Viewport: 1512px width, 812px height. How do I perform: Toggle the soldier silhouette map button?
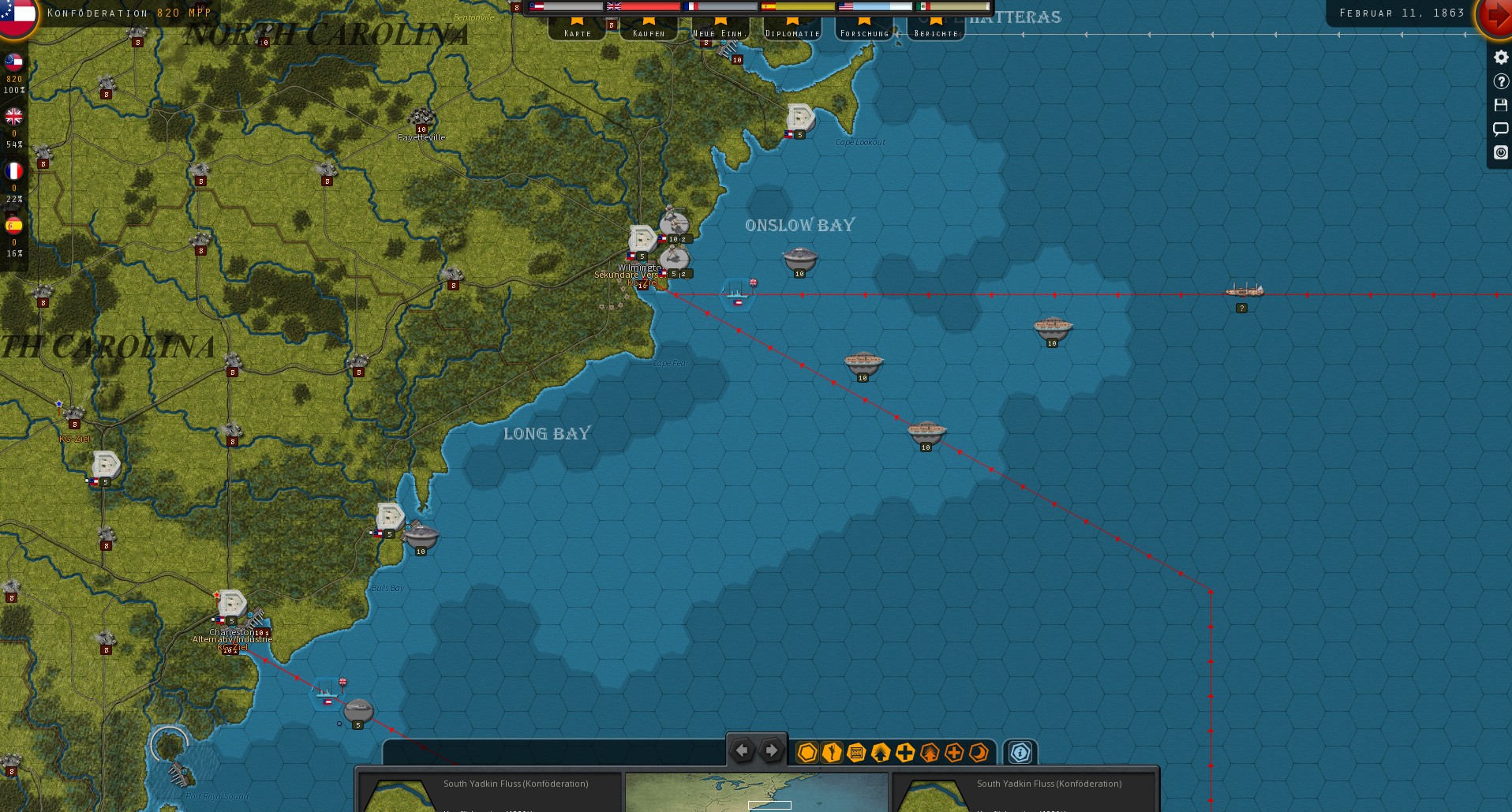tap(831, 753)
